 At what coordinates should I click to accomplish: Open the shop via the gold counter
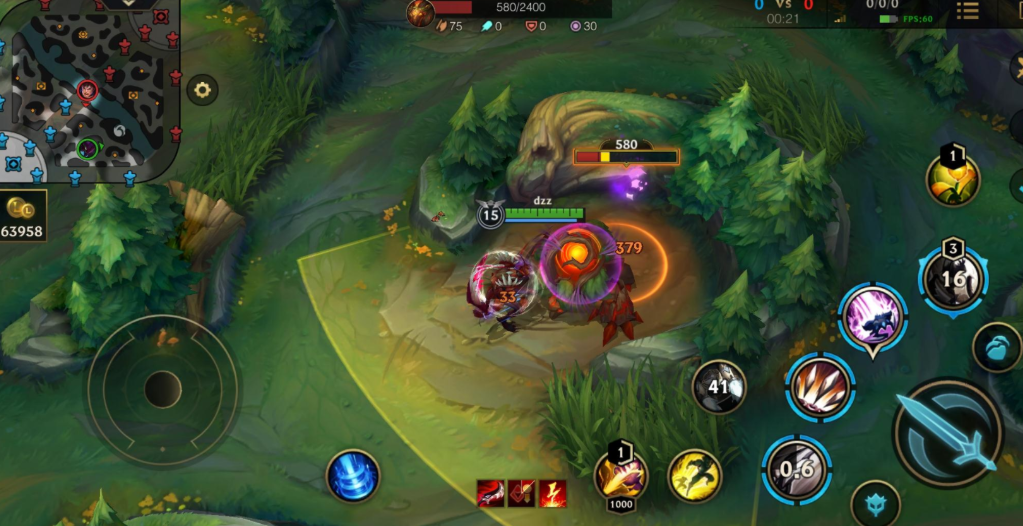click(23, 218)
